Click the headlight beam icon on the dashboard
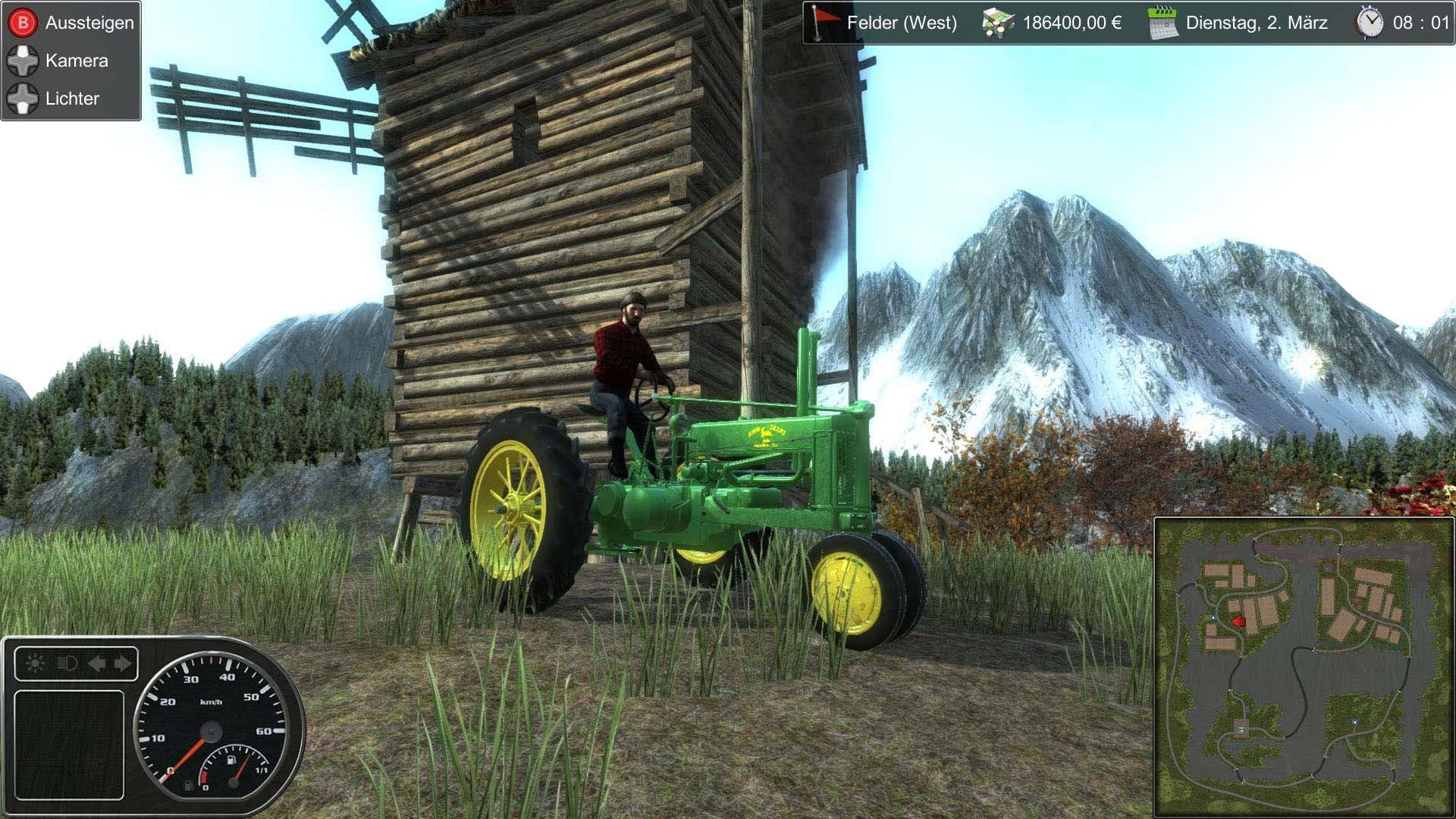The height and width of the screenshot is (819, 1456). 67,664
